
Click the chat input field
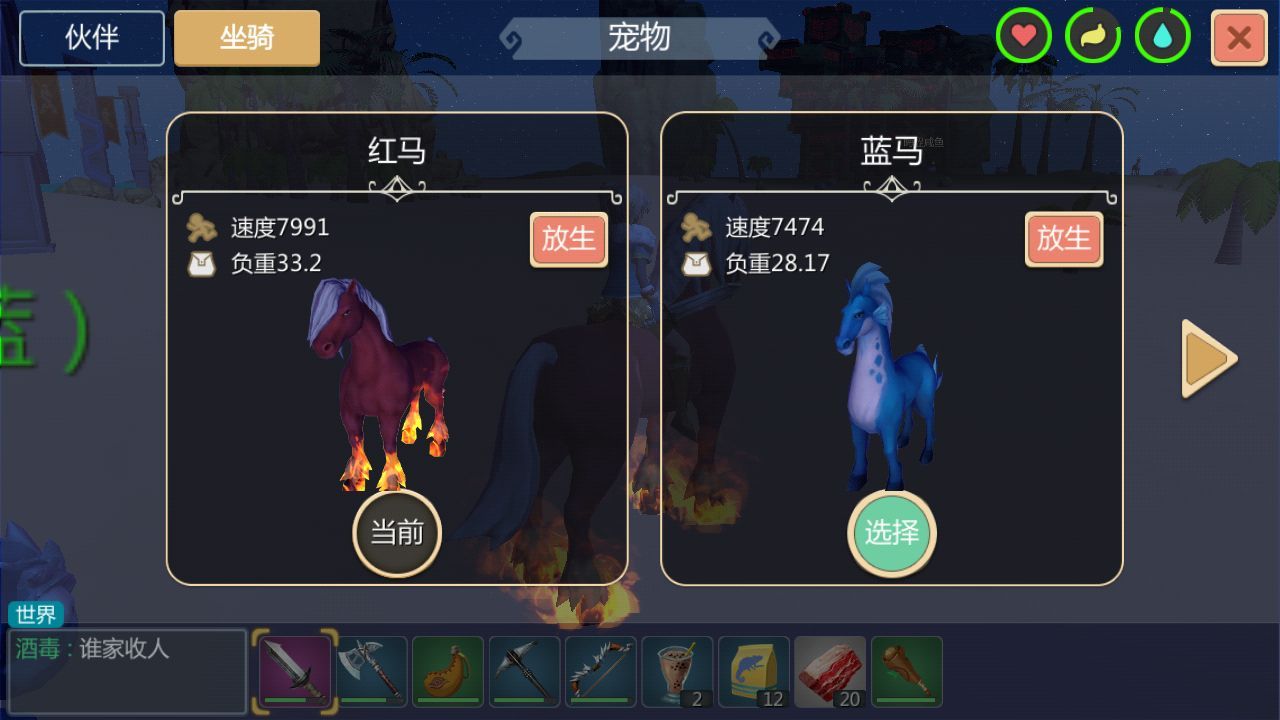click(127, 670)
